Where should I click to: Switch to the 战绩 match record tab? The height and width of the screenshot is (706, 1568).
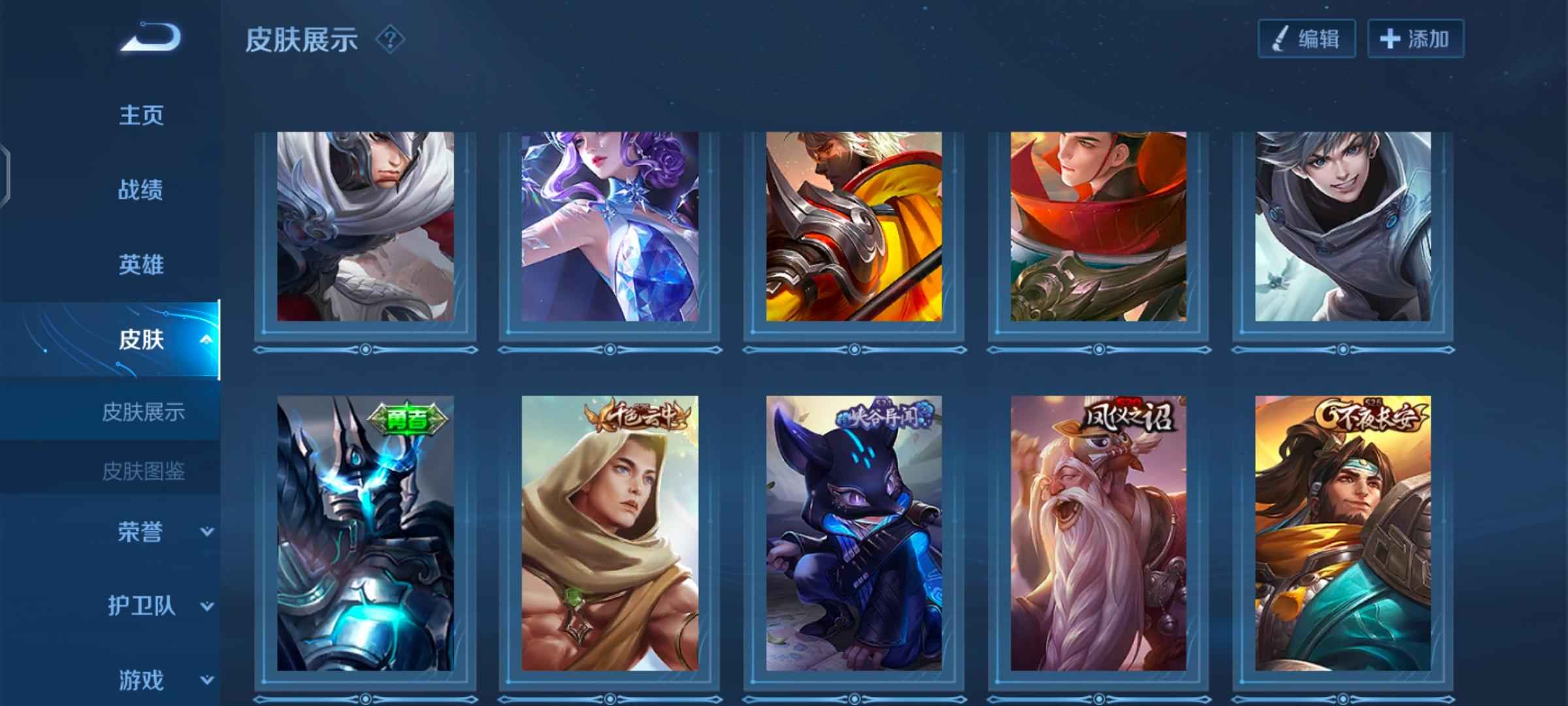[141, 190]
